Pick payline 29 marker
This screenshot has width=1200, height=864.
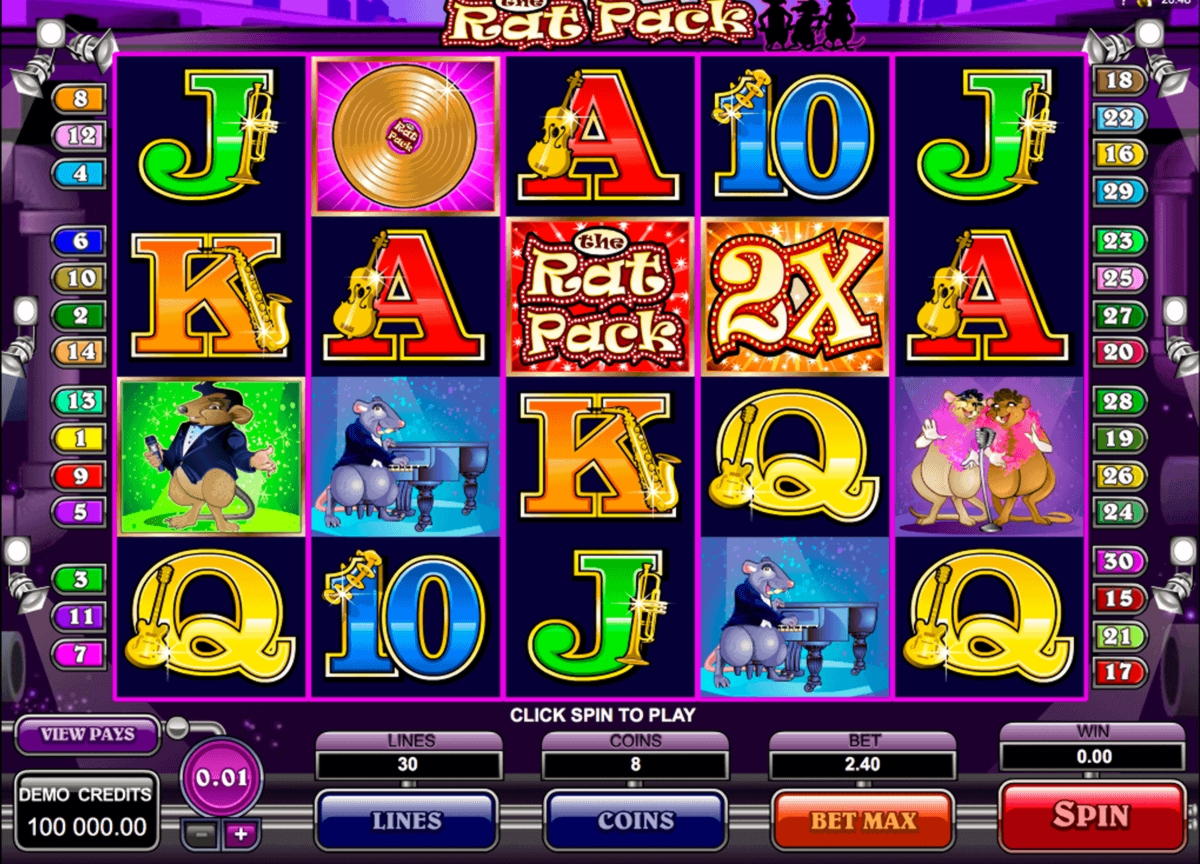tap(1120, 190)
